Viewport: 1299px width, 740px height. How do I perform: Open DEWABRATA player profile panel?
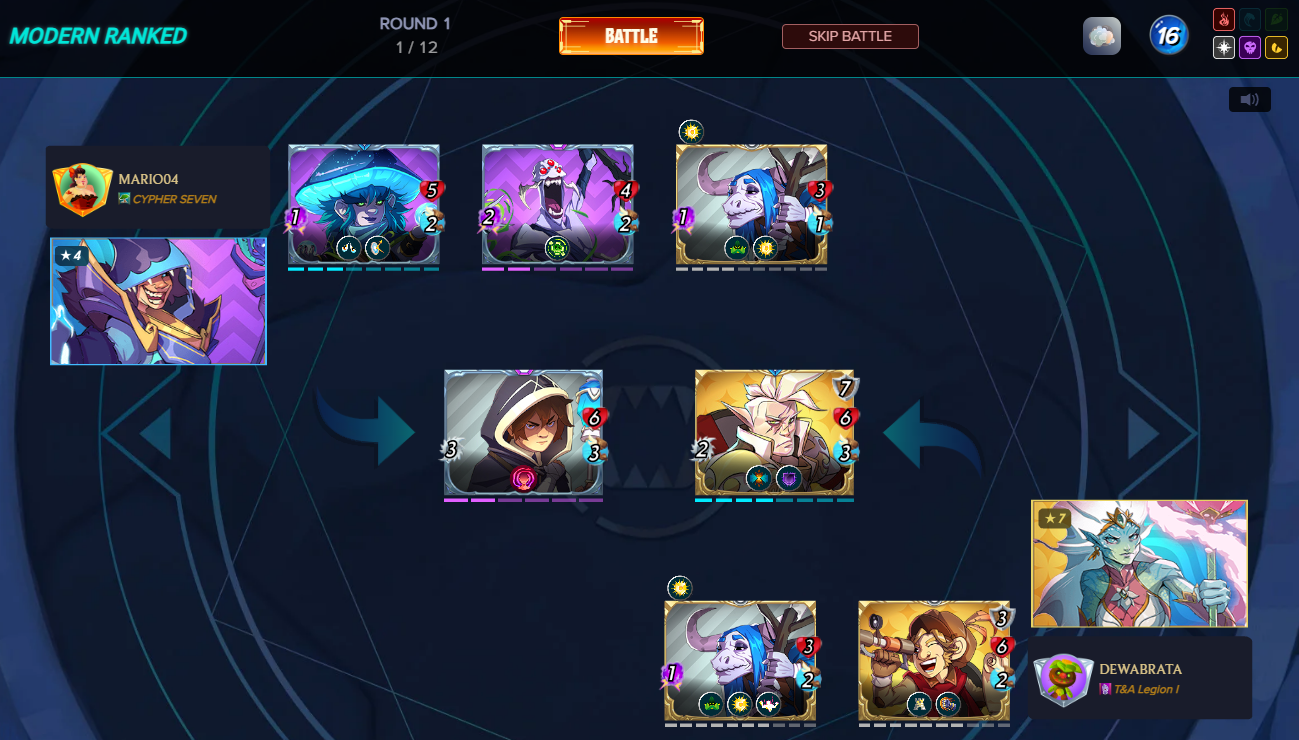point(1140,678)
